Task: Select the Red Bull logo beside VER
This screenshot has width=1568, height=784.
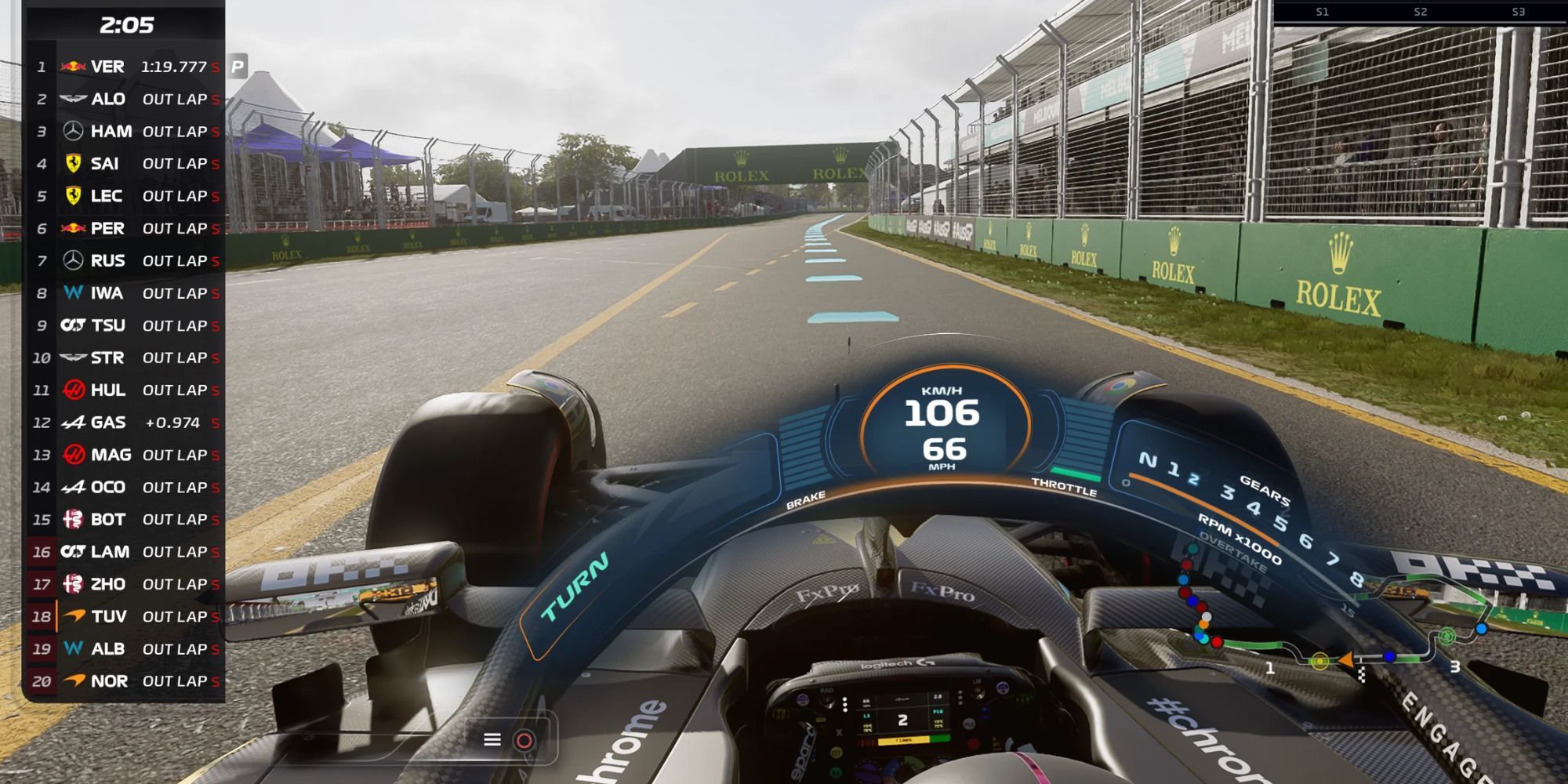Action: 74,66
